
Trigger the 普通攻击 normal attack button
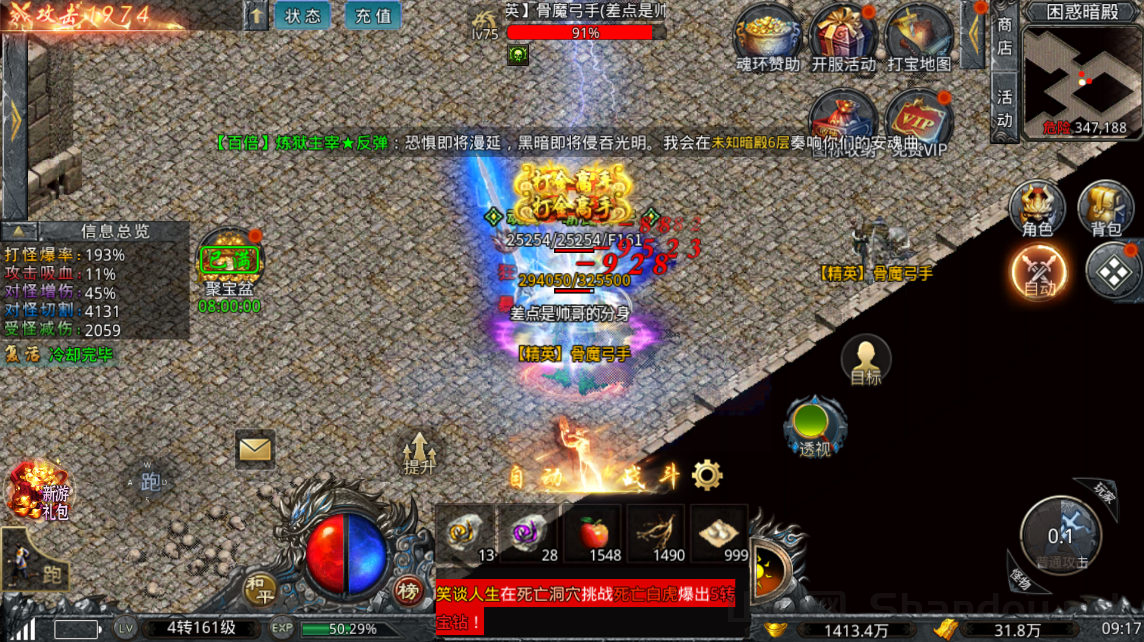tap(1061, 535)
